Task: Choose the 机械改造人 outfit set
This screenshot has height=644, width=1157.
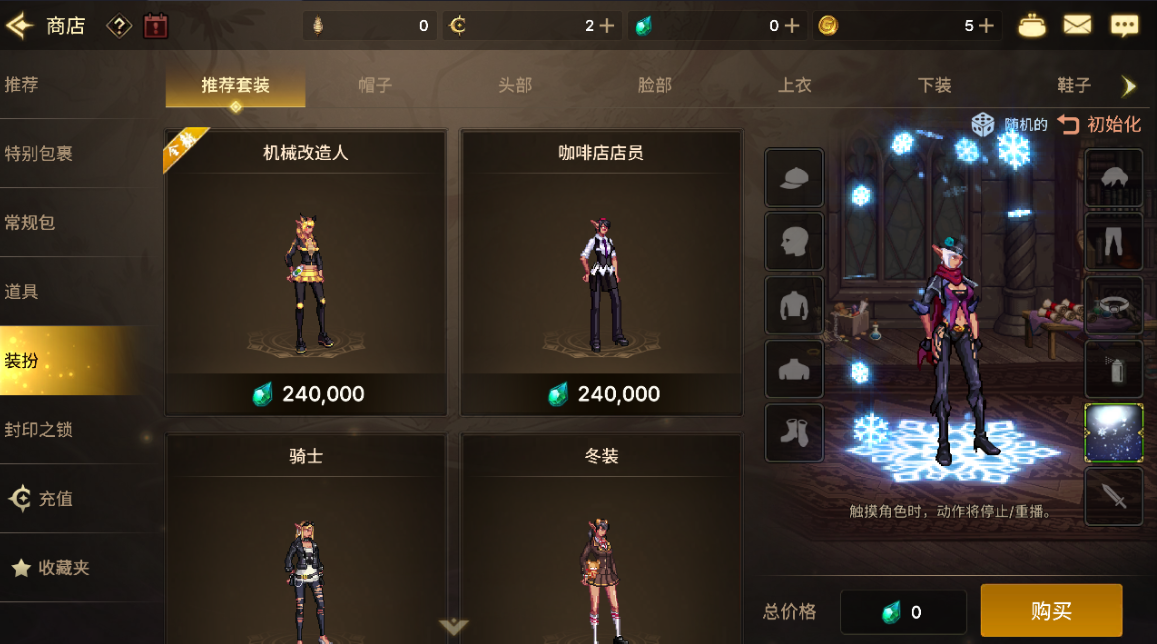Action: pyautogui.click(x=305, y=272)
